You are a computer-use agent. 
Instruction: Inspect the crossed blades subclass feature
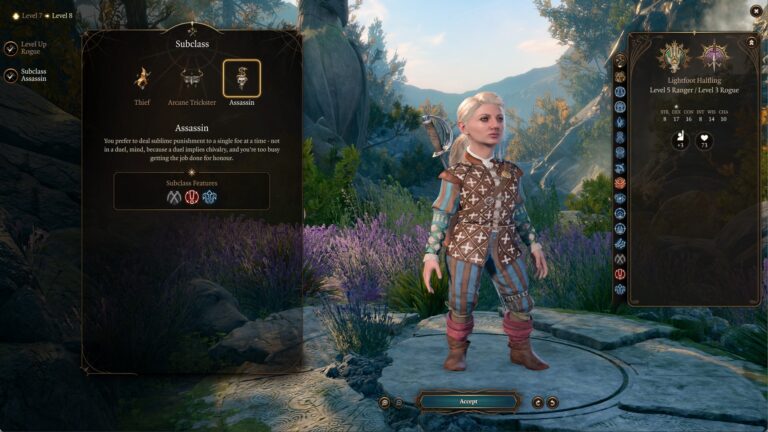tap(174, 197)
